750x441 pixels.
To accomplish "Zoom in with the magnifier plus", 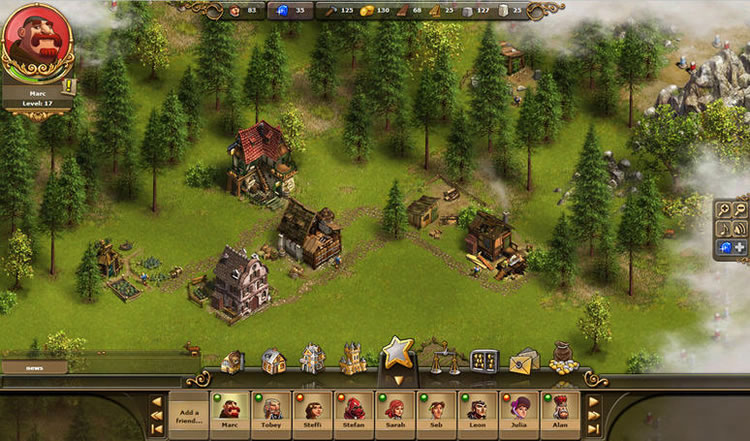I will 723,209.
